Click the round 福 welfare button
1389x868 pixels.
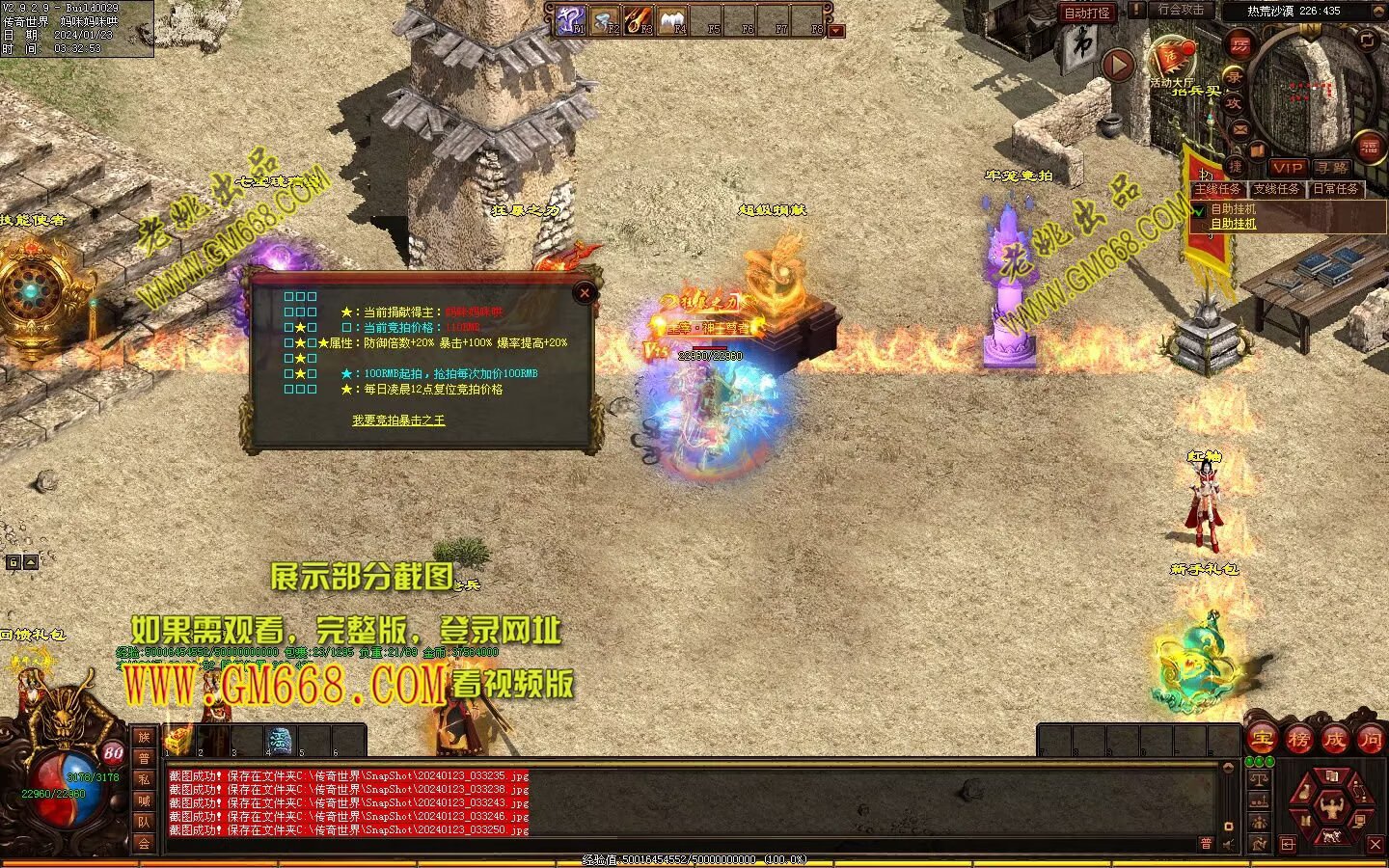1370,148
